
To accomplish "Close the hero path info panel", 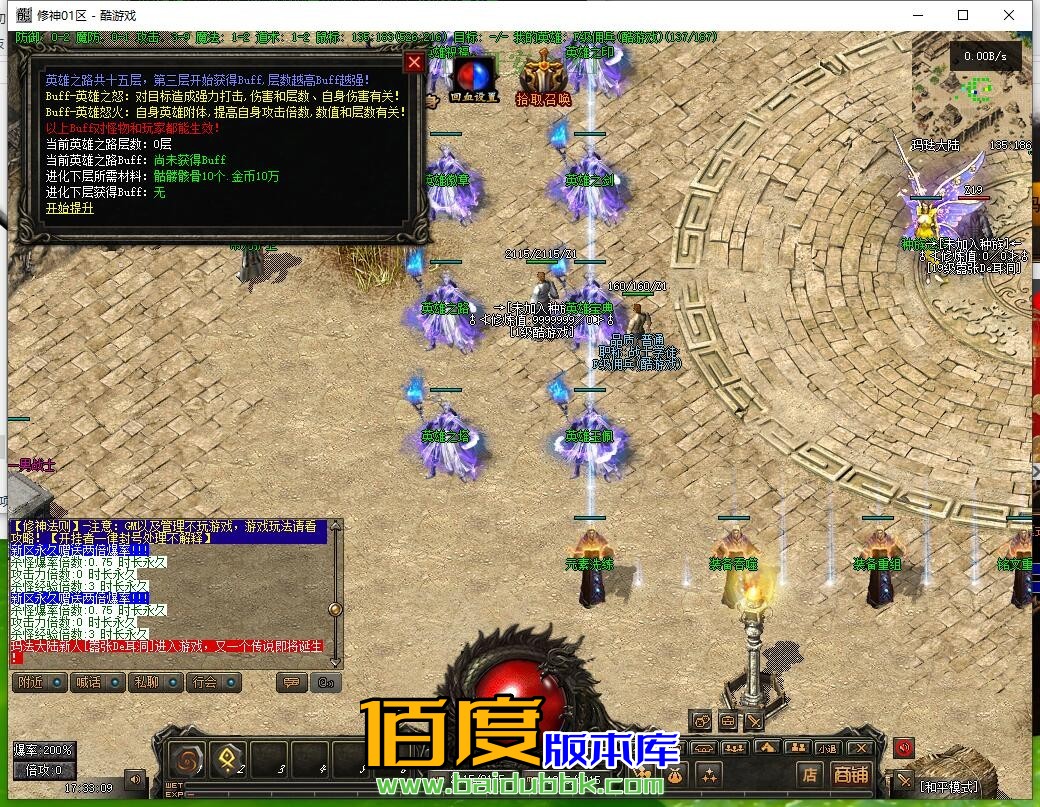I will [x=414, y=62].
